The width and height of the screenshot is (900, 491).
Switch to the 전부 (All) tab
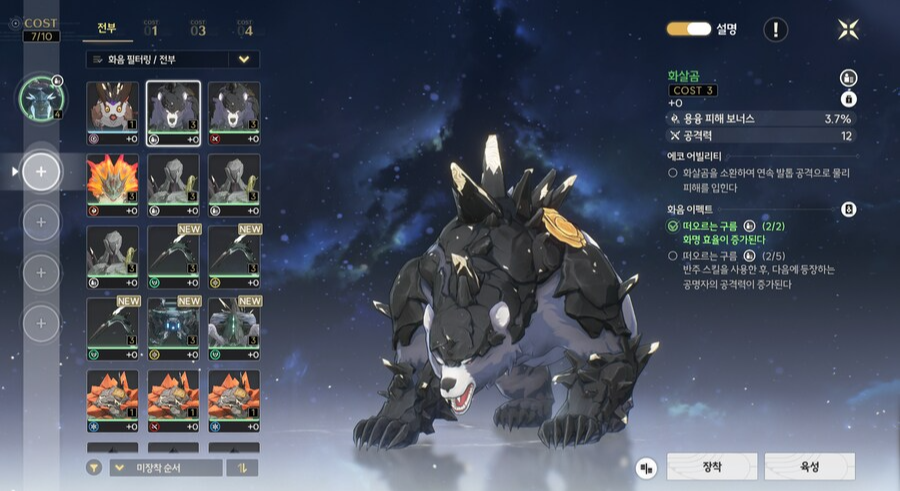pyautogui.click(x=106, y=29)
